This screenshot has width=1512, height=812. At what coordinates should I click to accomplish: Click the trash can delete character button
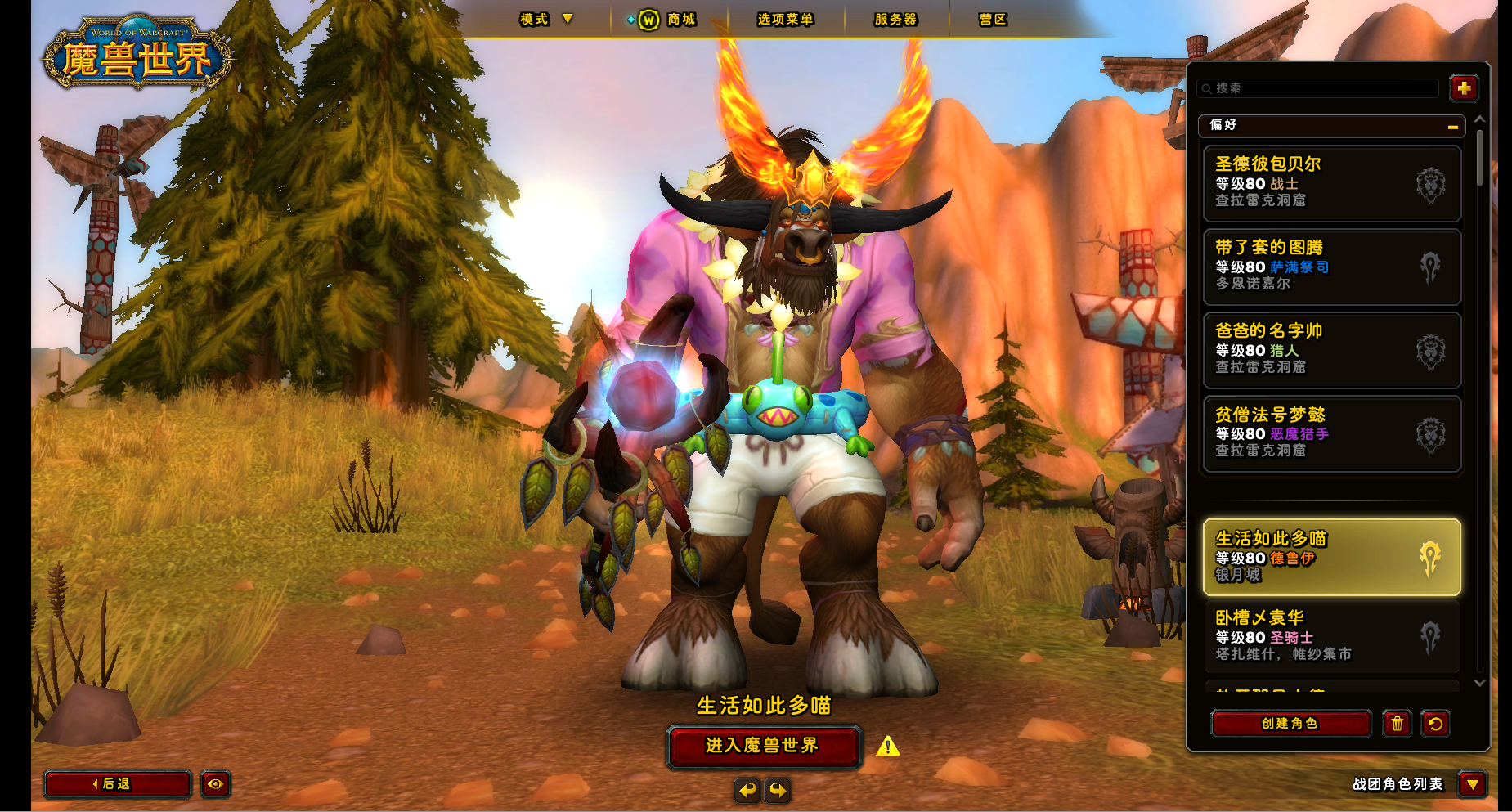pyautogui.click(x=1397, y=724)
